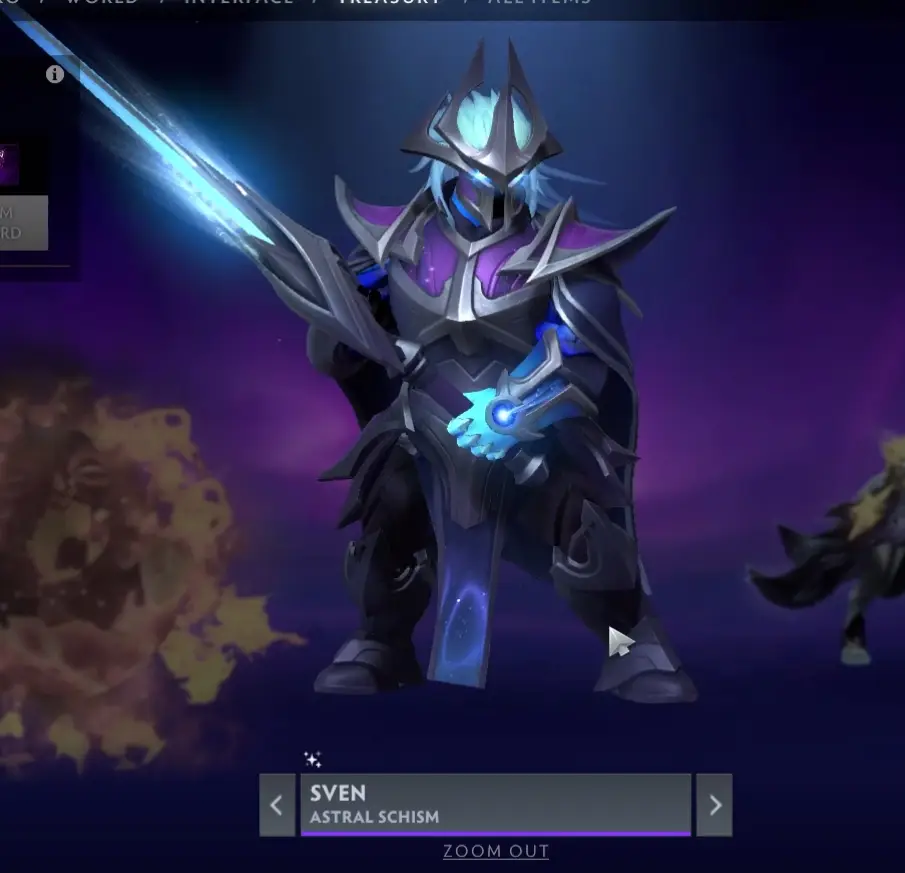Image resolution: width=905 pixels, height=873 pixels.
Task: Select the Sven Astral Schism item label
Action: (495, 804)
